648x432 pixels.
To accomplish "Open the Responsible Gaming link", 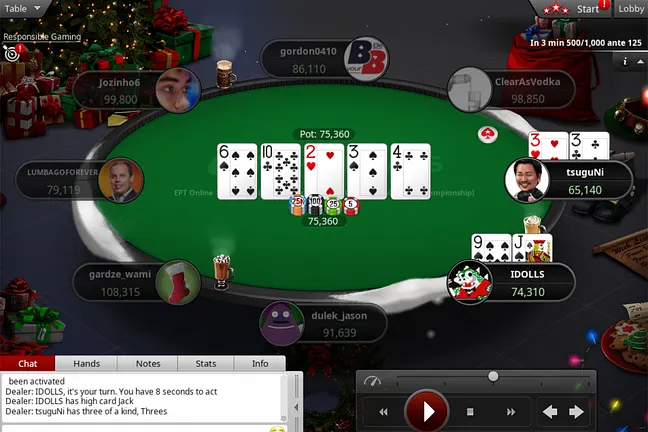I will [x=42, y=36].
